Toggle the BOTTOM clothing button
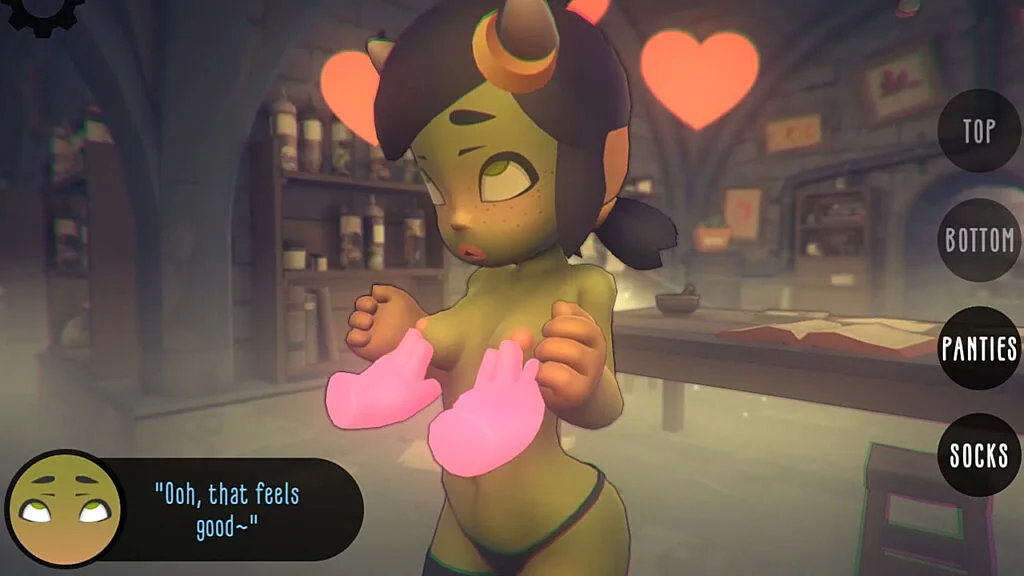This screenshot has height=576, width=1024. click(x=979, y=240)
